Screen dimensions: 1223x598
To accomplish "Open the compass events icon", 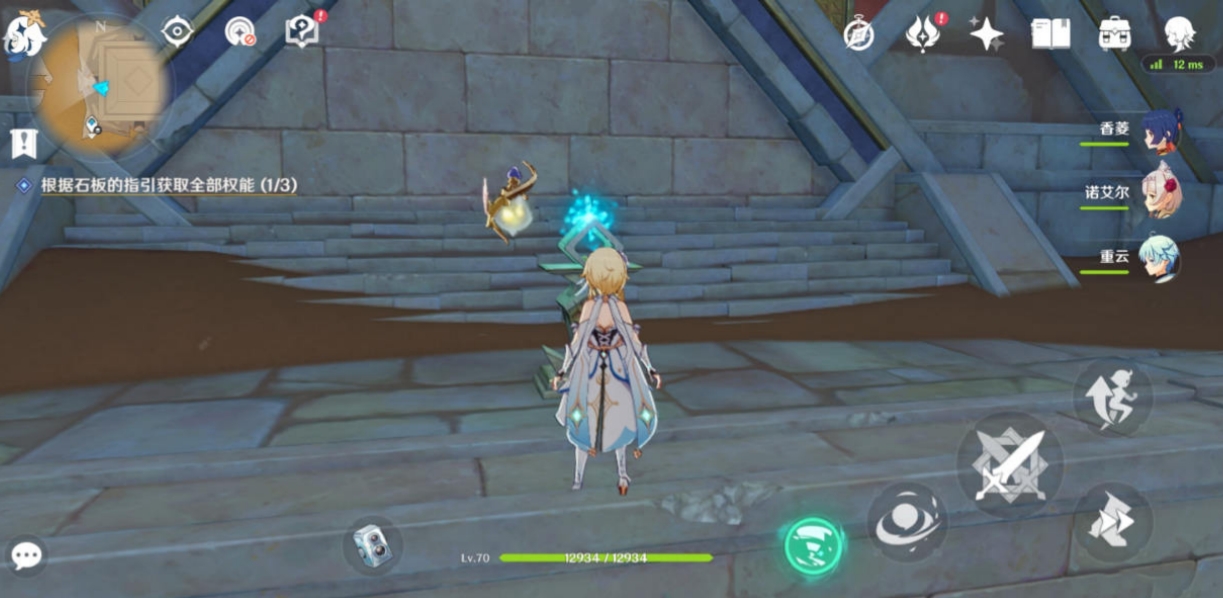I will pos(858,34).
